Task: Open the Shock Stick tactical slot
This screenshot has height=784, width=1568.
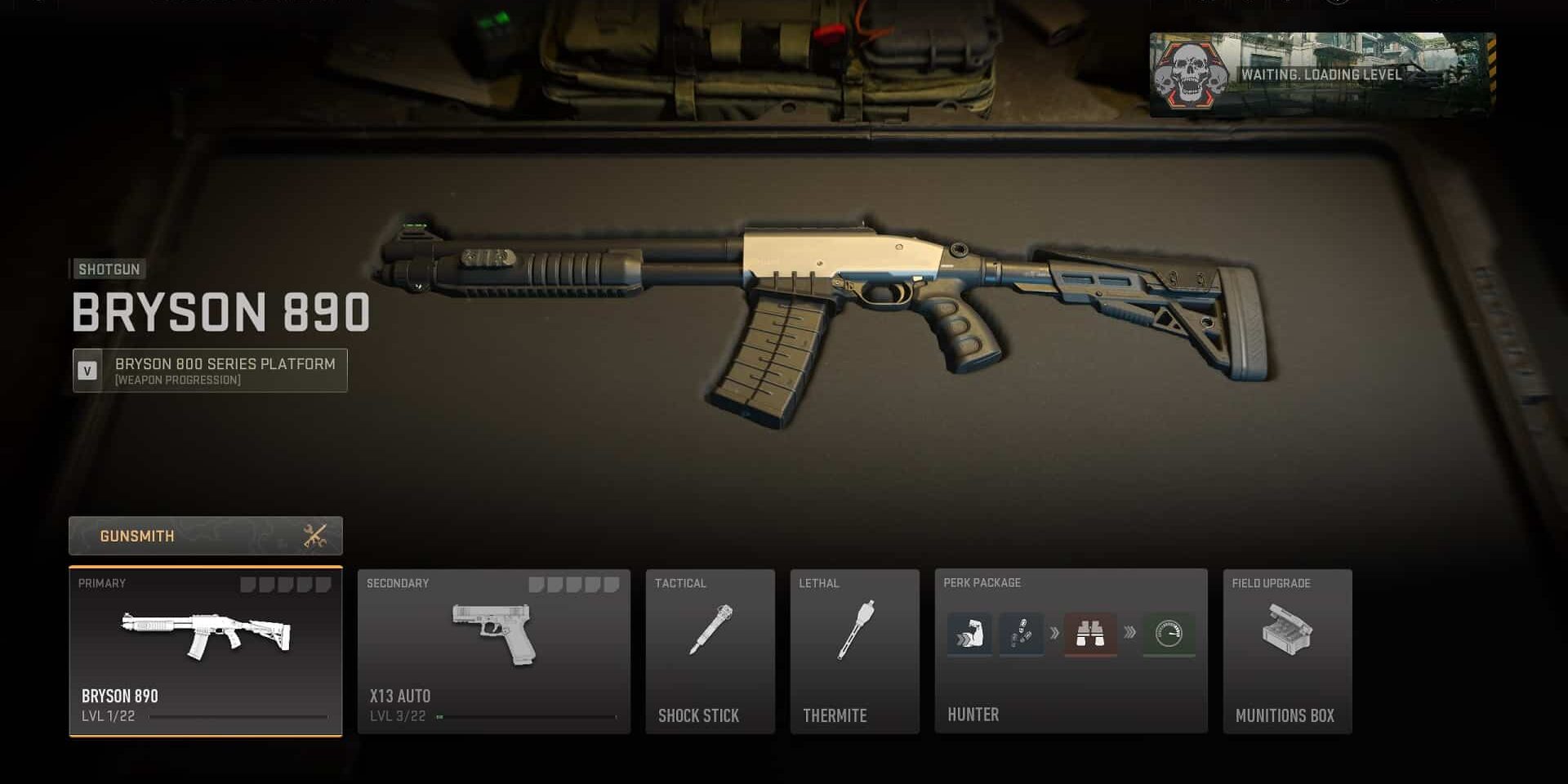Action: point(710,652)
